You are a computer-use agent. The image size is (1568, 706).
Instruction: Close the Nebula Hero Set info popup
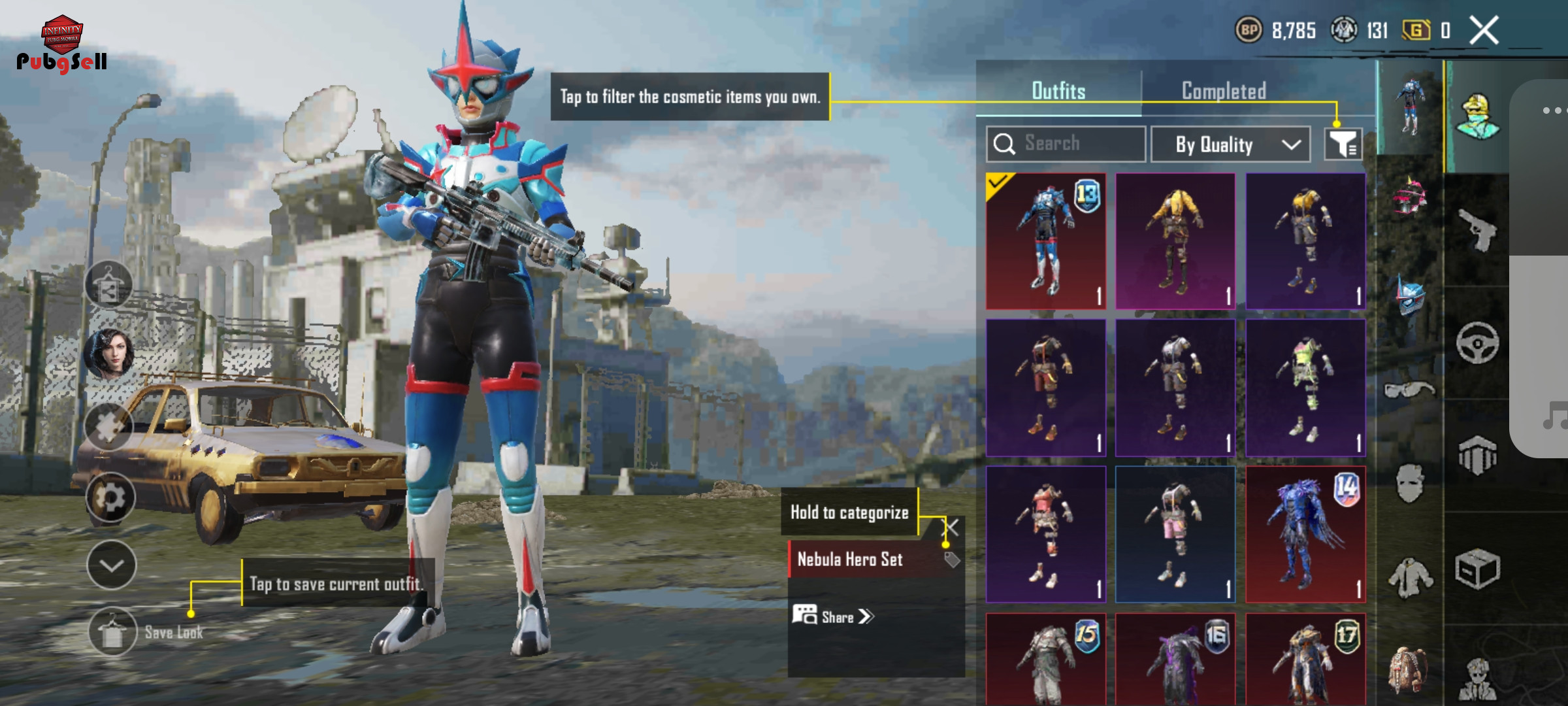[952, 527]
